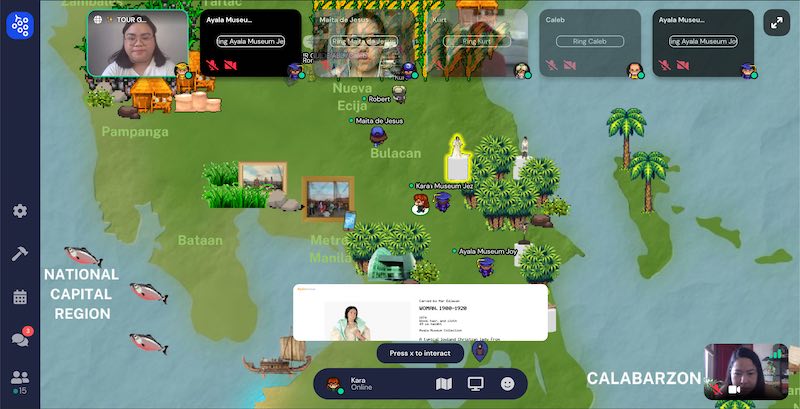Start screen sharing with the monitor icon

[476, 383]
